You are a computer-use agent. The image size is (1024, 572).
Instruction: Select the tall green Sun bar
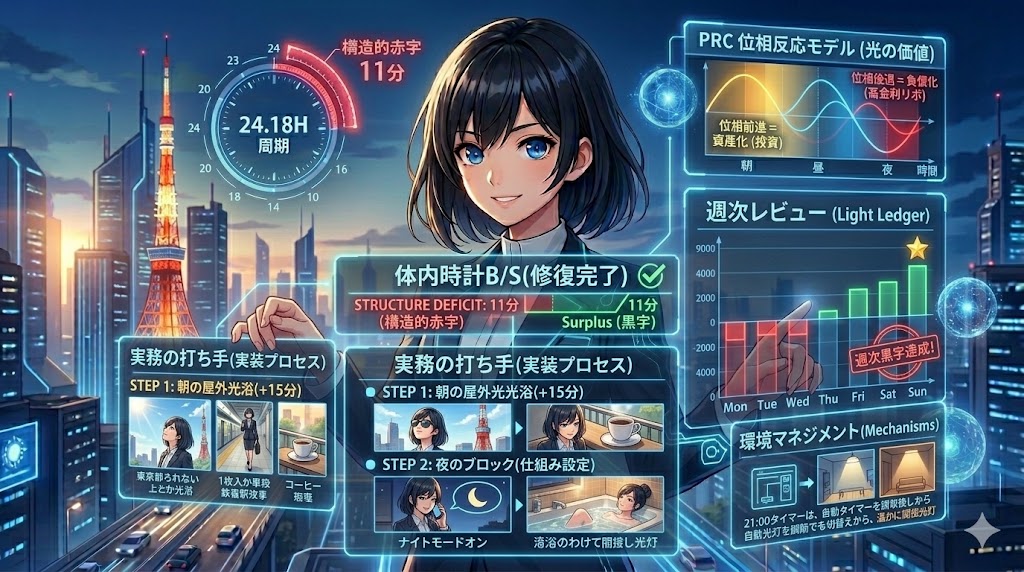[916, 292]
